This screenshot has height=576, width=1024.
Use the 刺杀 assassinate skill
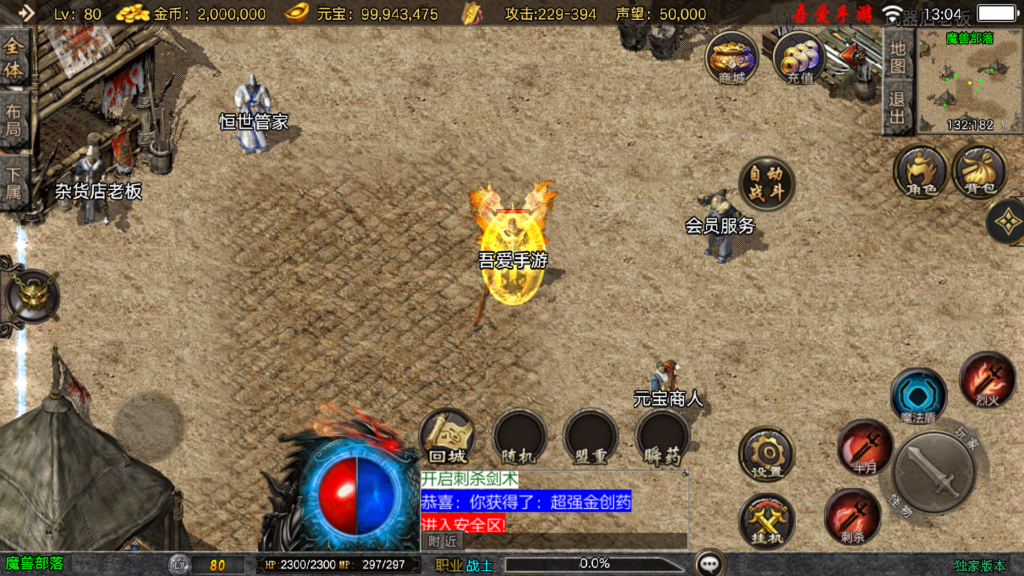point(853,516)
